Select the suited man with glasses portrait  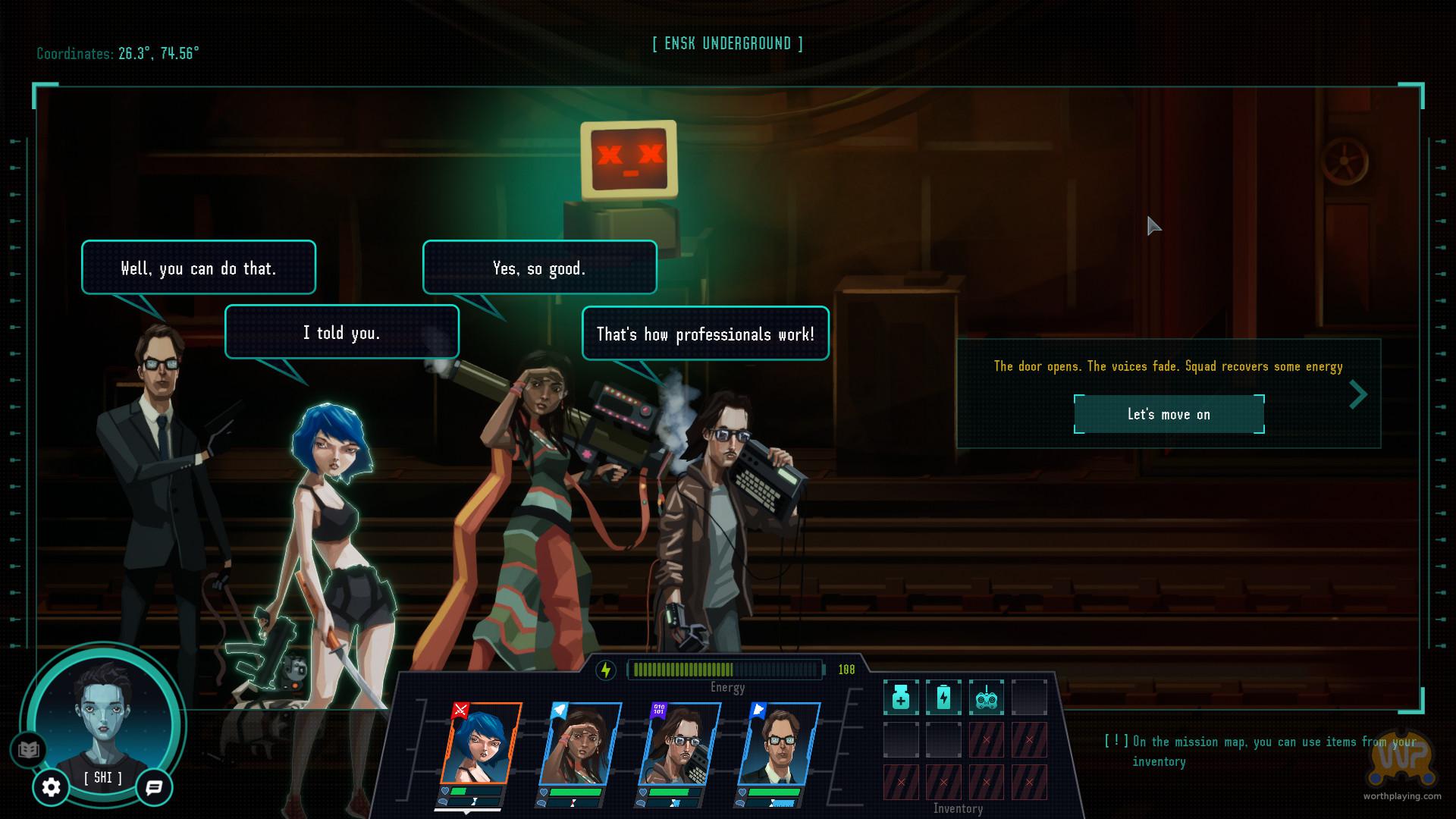pyautogui.click(x=778, y=745)
